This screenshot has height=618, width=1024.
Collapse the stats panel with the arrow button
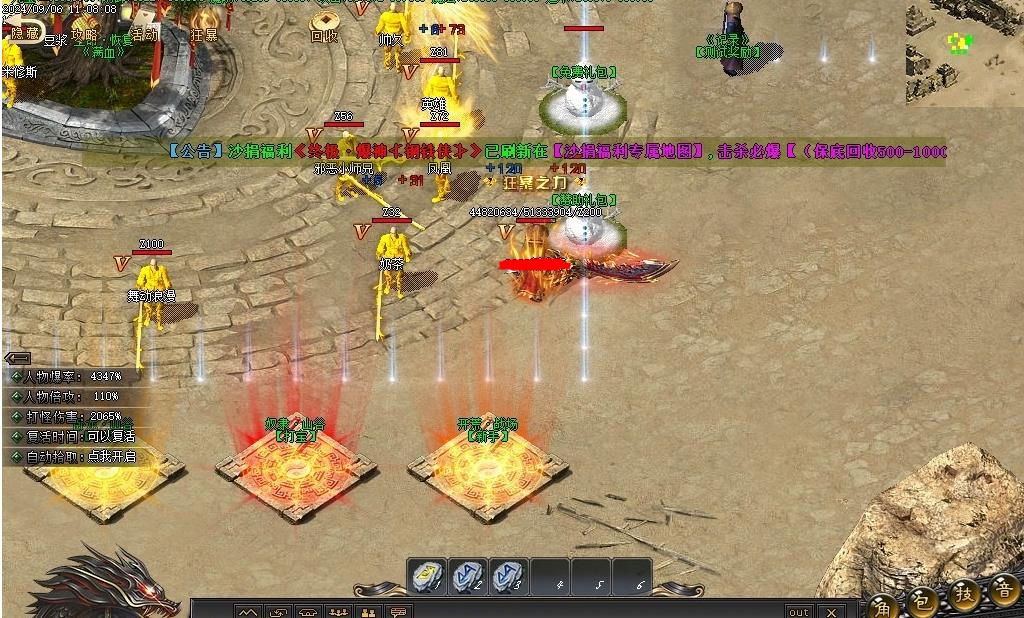(x=17, y=357)
